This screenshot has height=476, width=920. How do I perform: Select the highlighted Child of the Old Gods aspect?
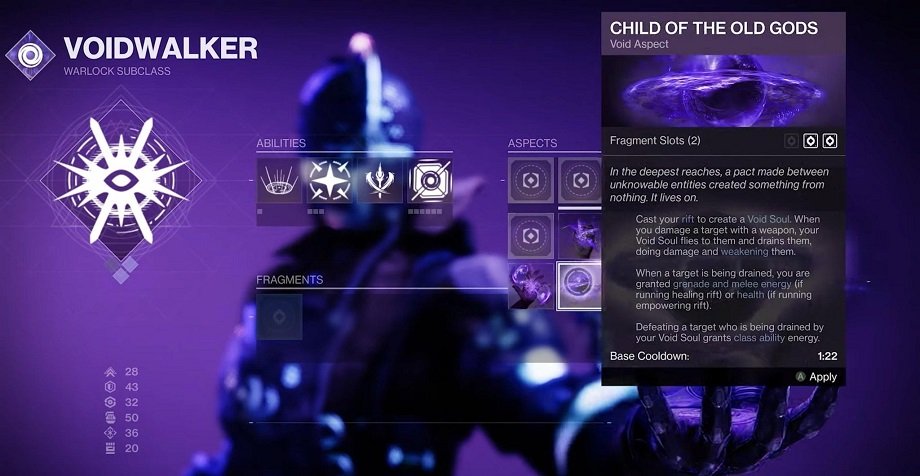pyautogui.click(x=579, y=285)
